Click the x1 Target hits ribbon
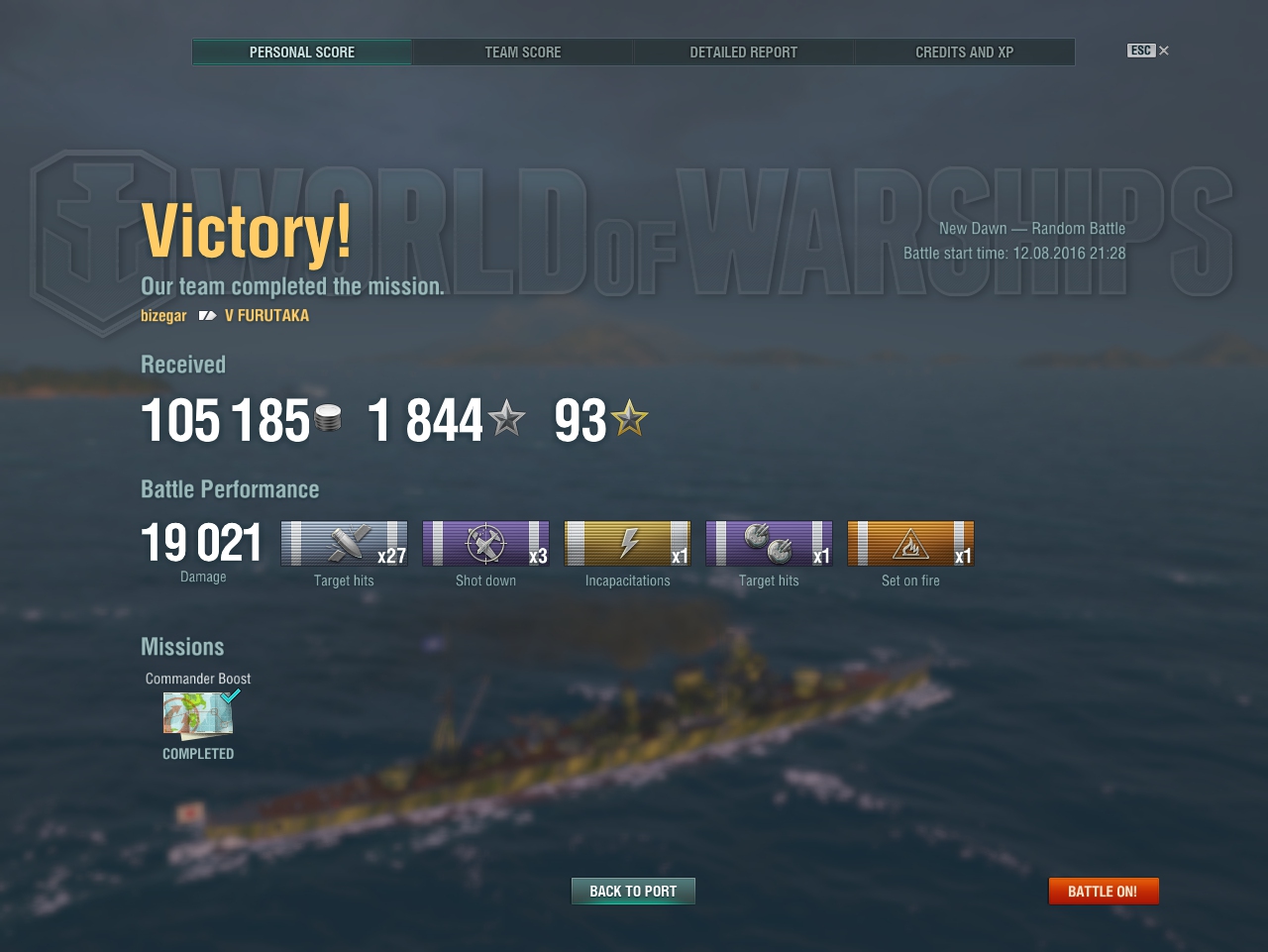The image size is (1268, 952). coord(769,544)
